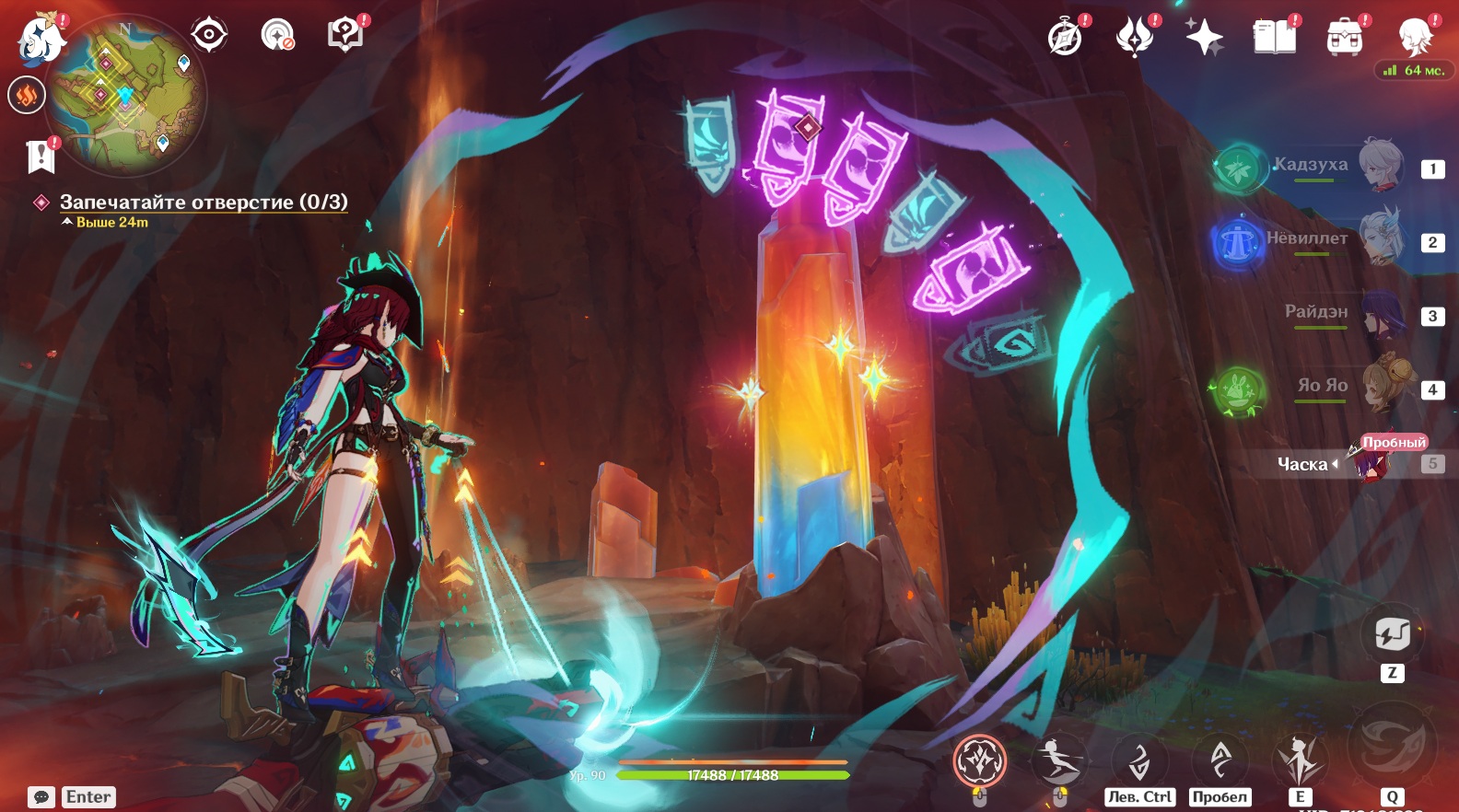Open the Paimon menu icon
The height and width of the screenshot is (812, 1459).
41,41
